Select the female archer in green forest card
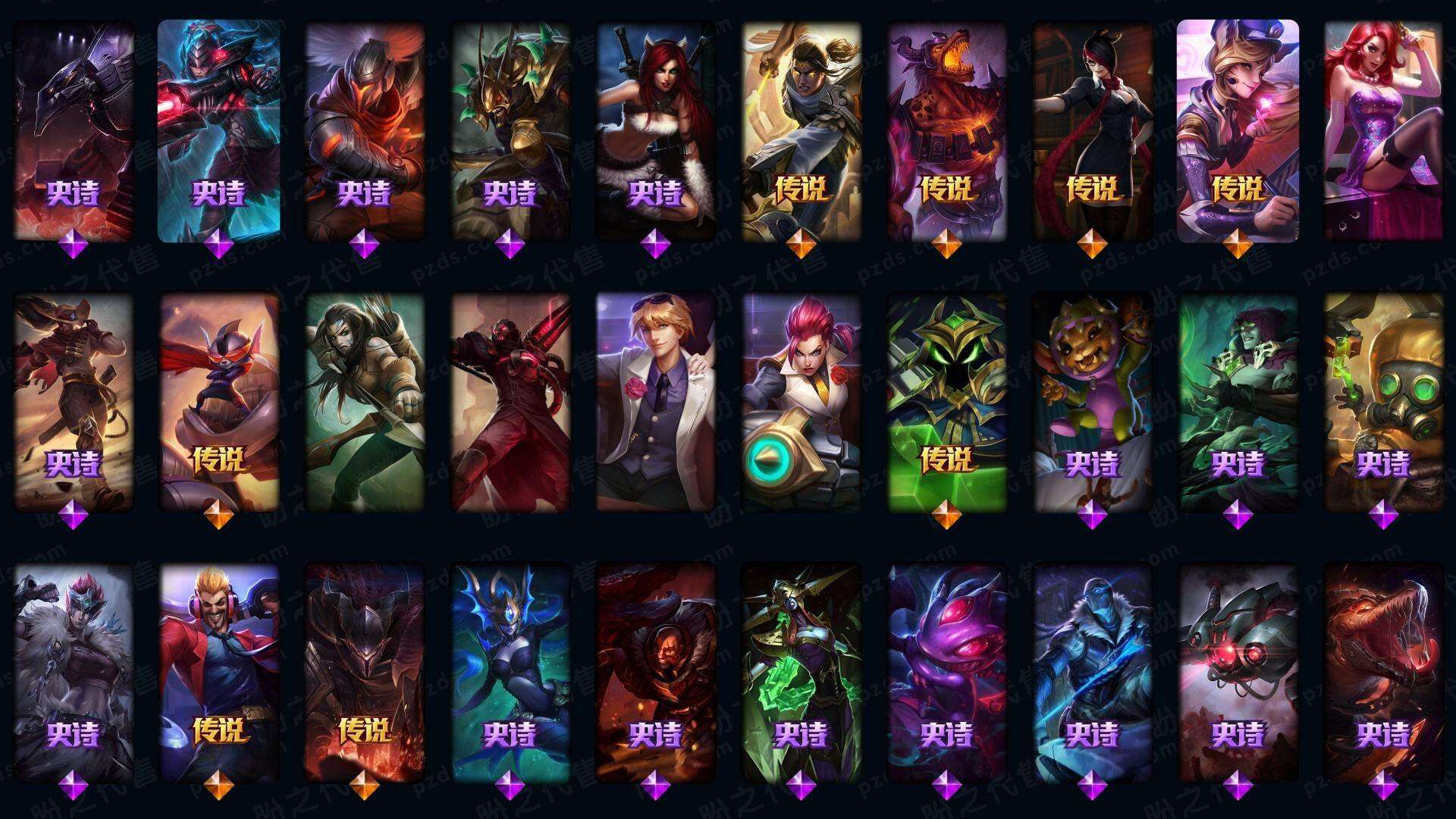Screen dimensions: 1456x819 [x=364, y=402]
